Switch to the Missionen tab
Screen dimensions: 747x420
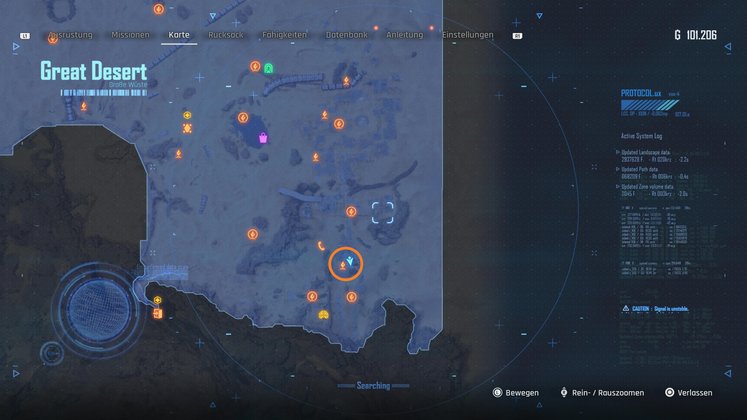pos(130,35)
